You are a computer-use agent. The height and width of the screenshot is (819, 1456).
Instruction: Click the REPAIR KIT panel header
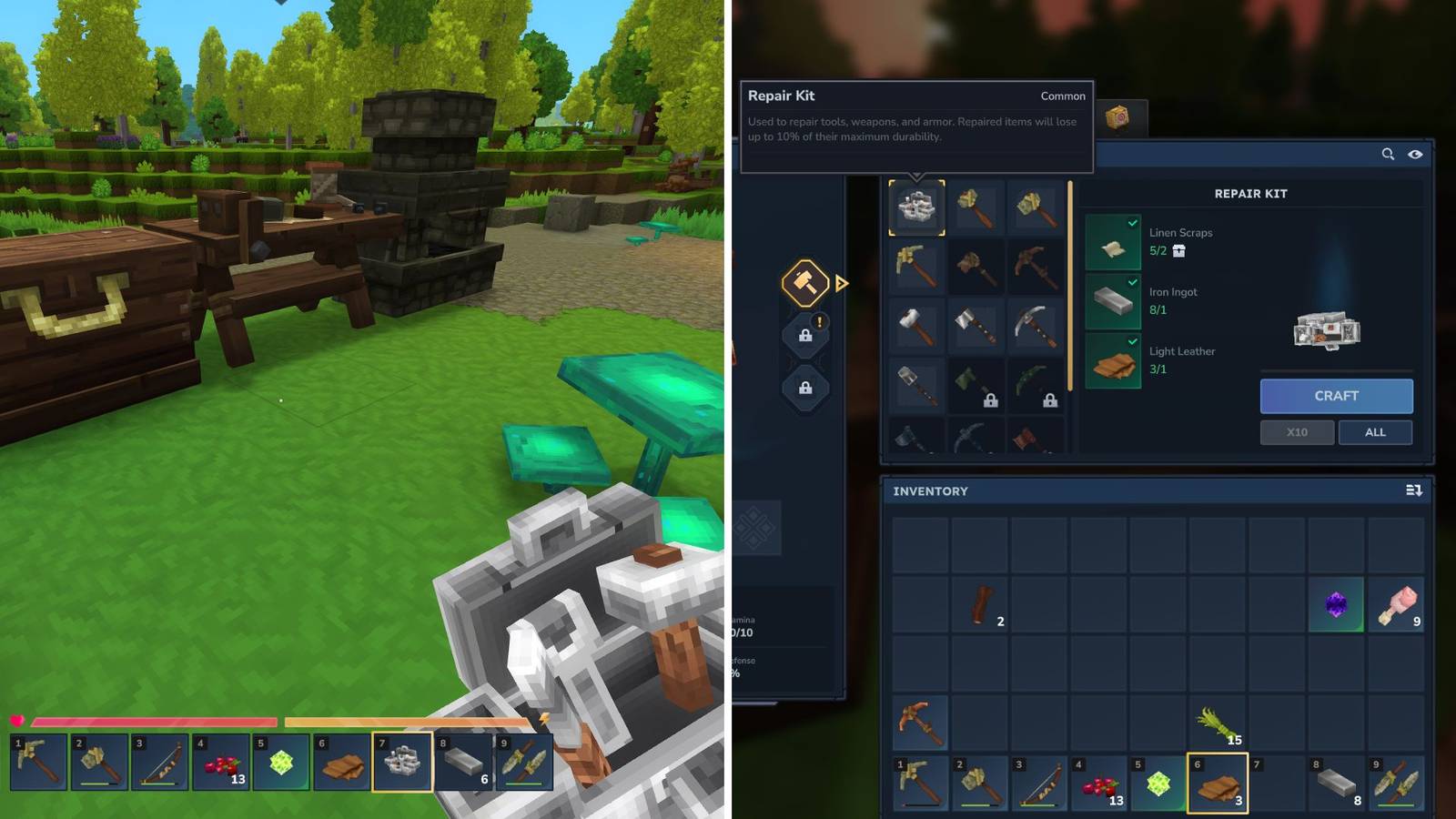pyautogui.click(x=1251, y=193)
